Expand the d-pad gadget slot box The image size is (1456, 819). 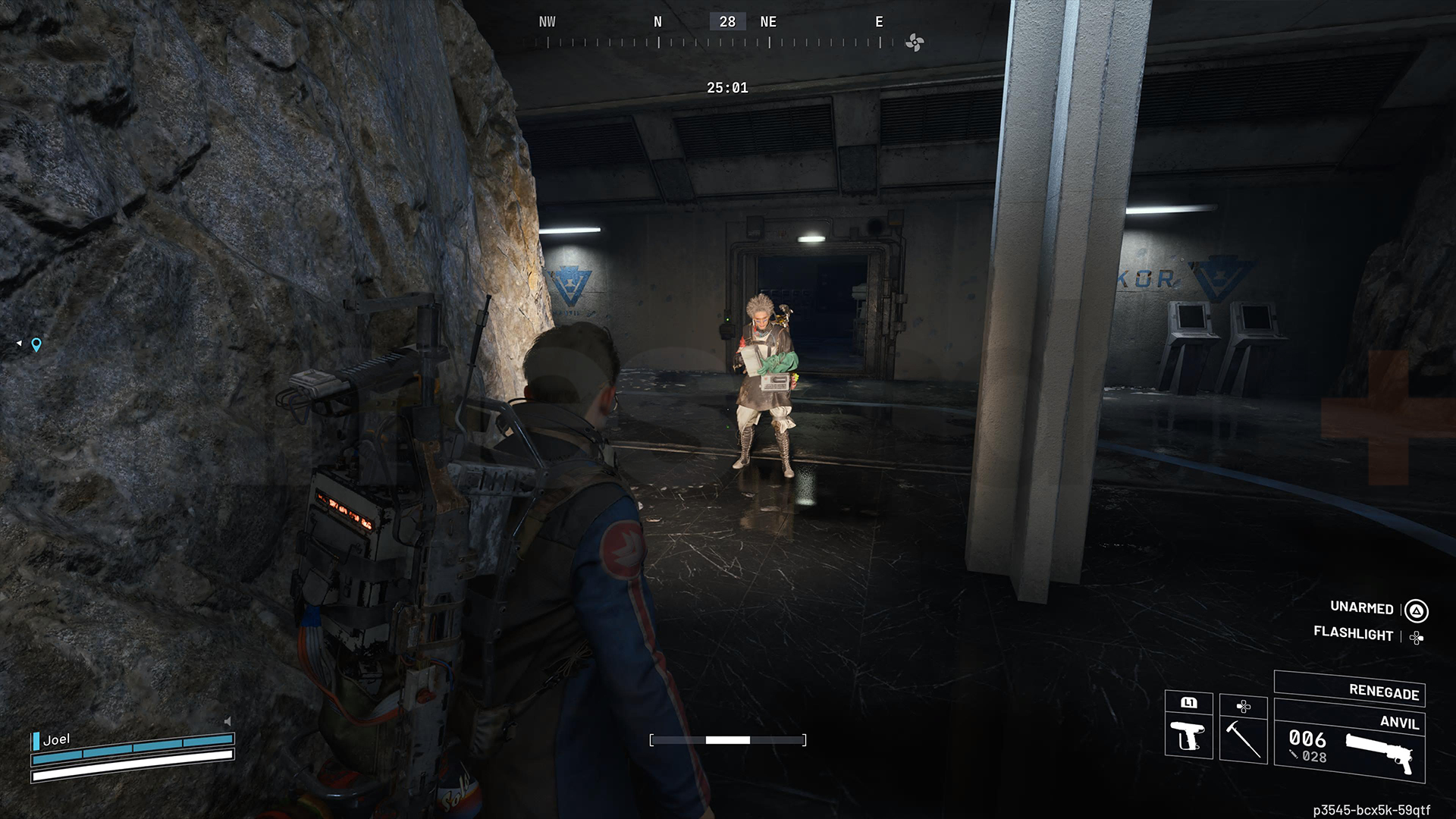coord(1244,706)
